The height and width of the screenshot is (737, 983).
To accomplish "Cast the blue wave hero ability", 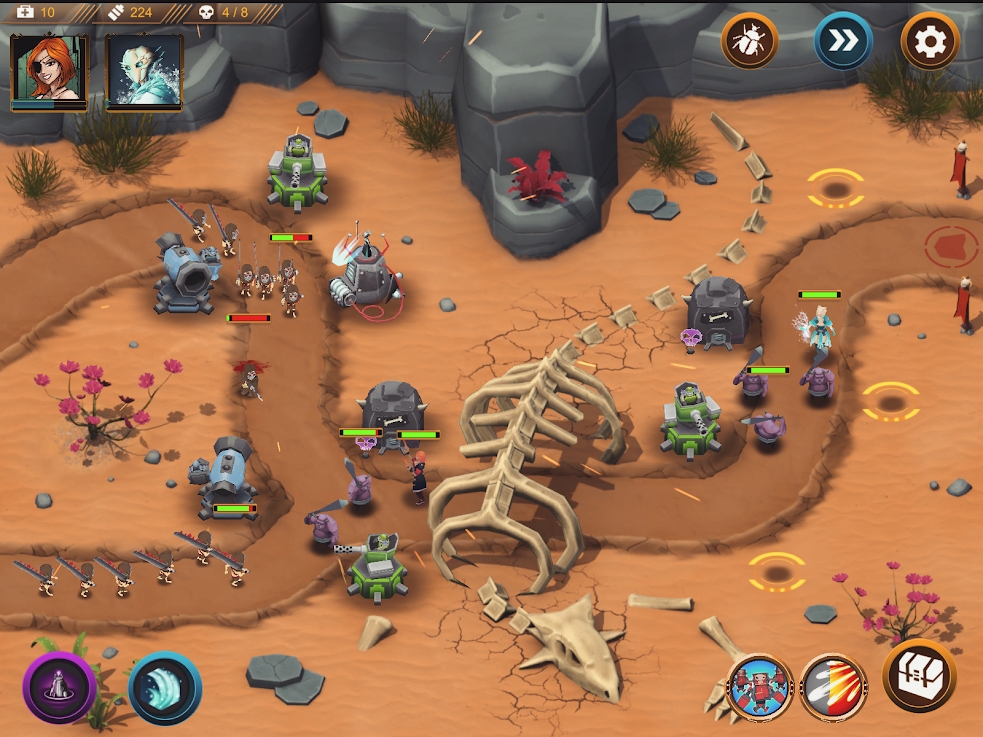I will click(165, 687).
